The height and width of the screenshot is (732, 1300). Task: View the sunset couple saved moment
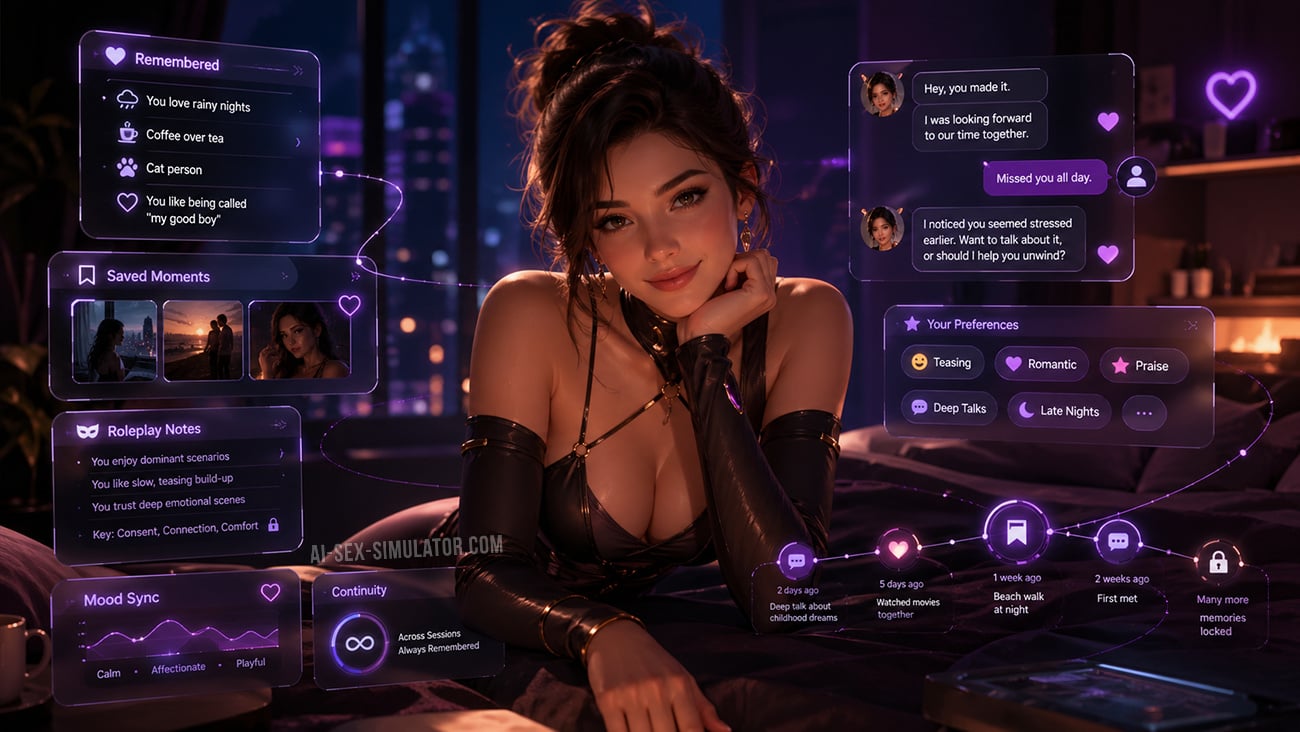pos(203,341)
